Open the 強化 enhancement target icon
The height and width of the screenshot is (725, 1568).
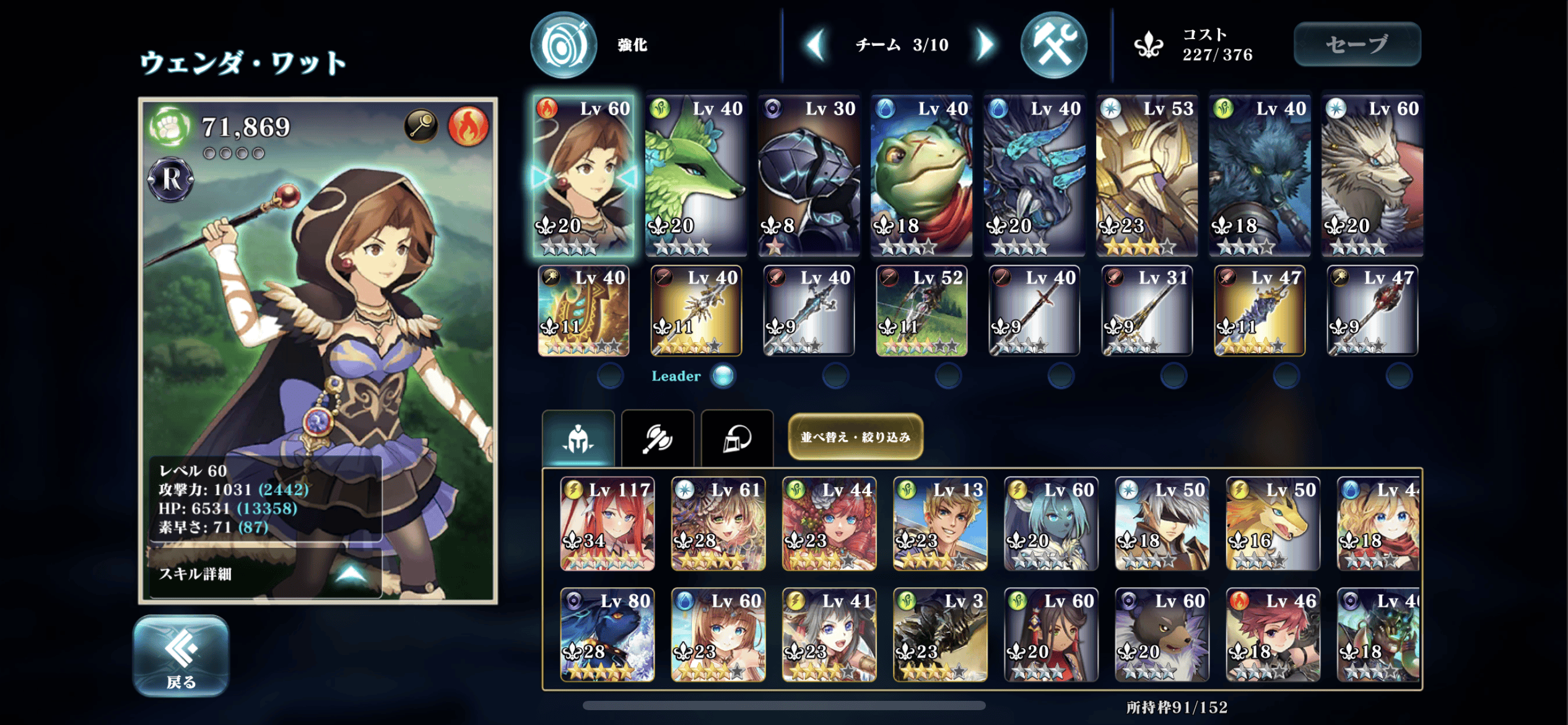click(x=563, y=45)
